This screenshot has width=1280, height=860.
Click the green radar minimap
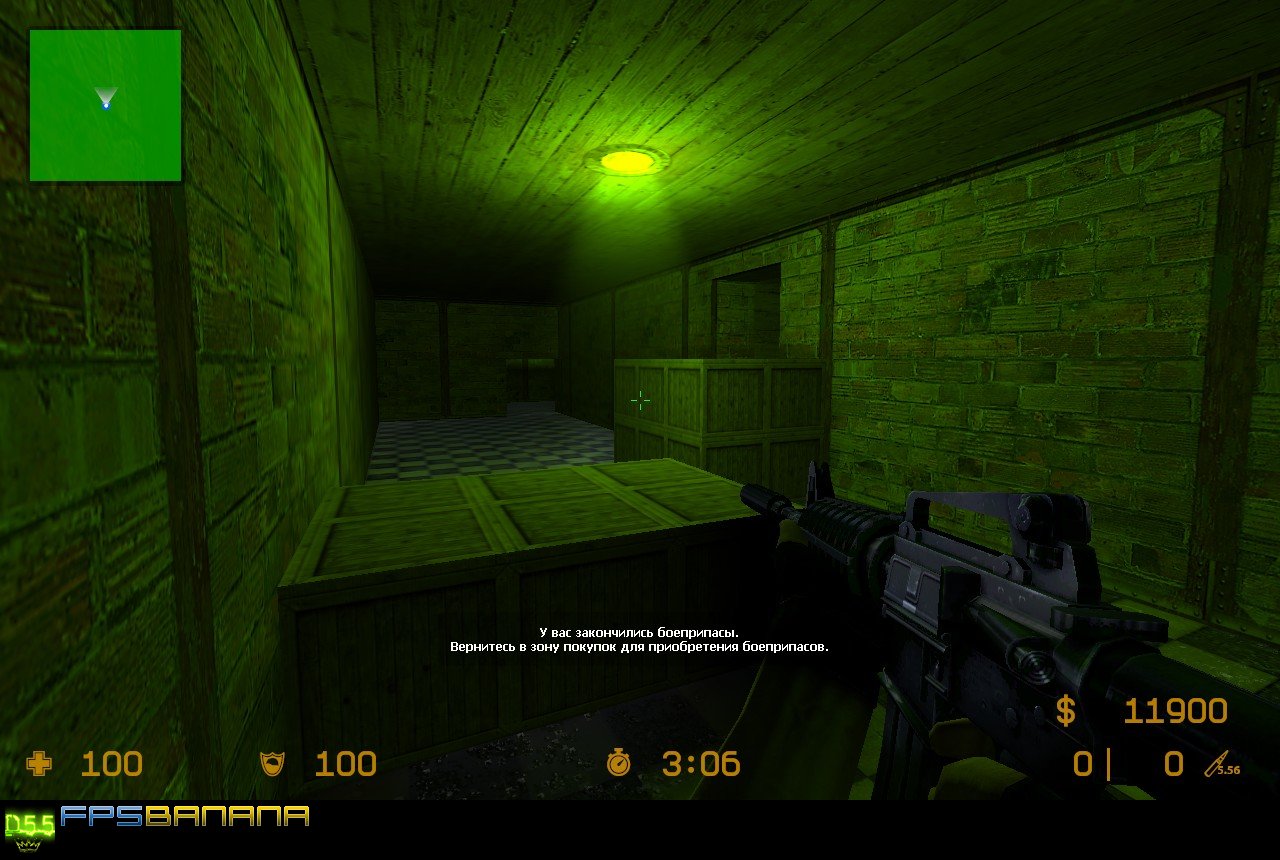coord(105,105)
